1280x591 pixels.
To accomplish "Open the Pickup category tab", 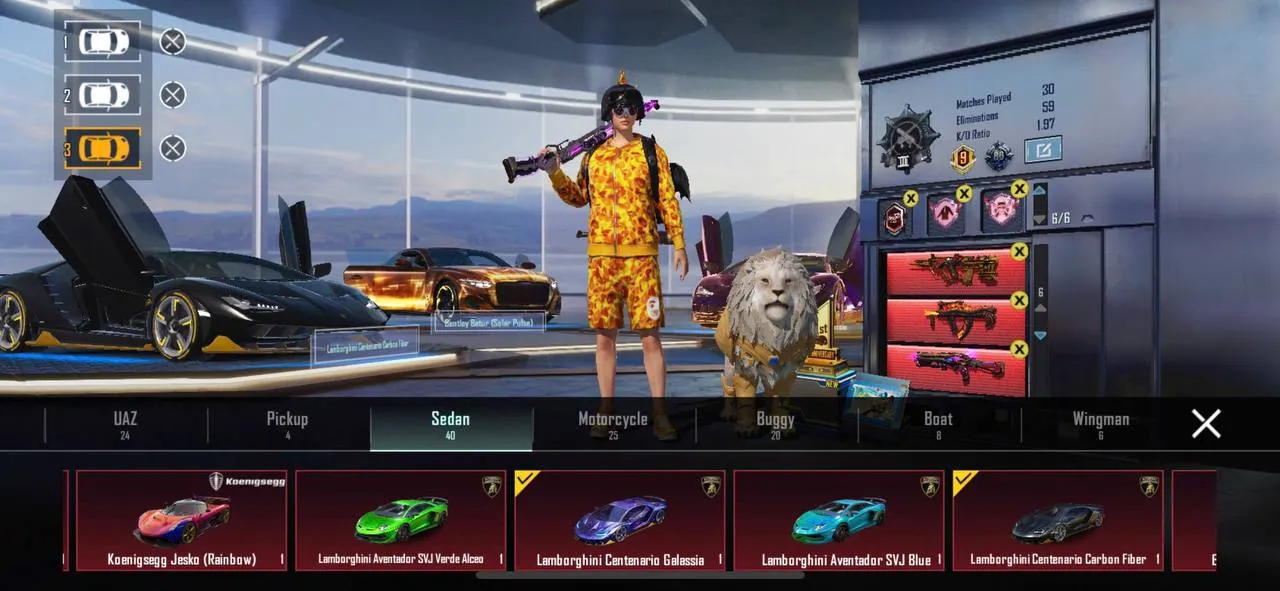I will tap(287, 425).
